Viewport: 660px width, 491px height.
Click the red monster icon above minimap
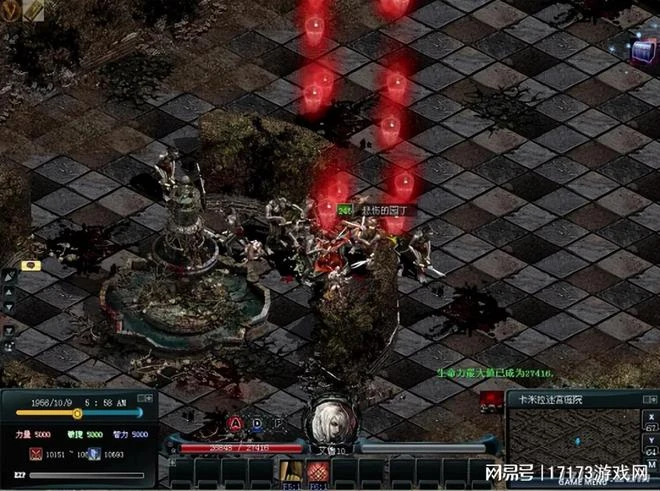click(x=490, y=400)
